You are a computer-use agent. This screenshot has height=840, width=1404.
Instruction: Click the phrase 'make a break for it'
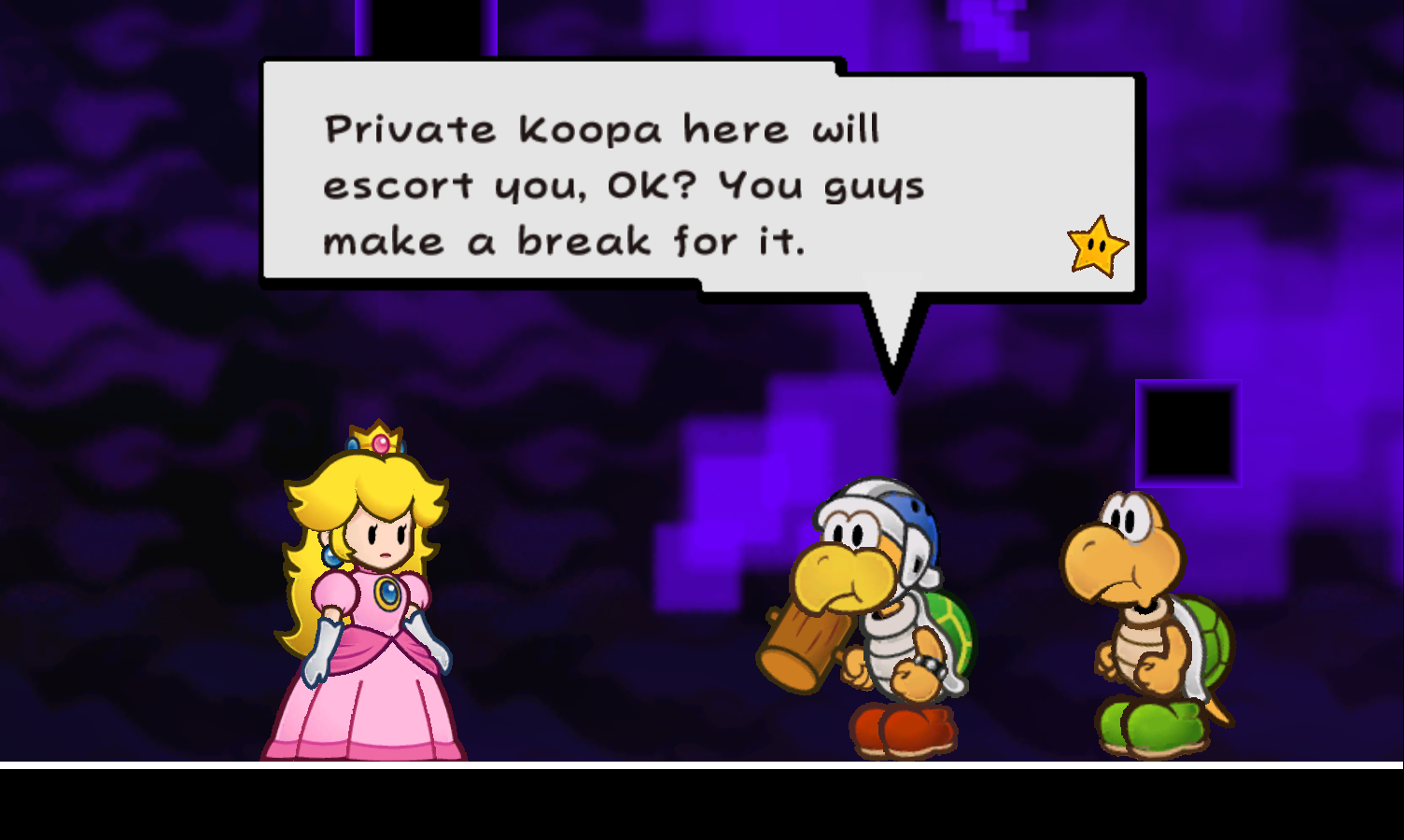(x=565, y=241)
